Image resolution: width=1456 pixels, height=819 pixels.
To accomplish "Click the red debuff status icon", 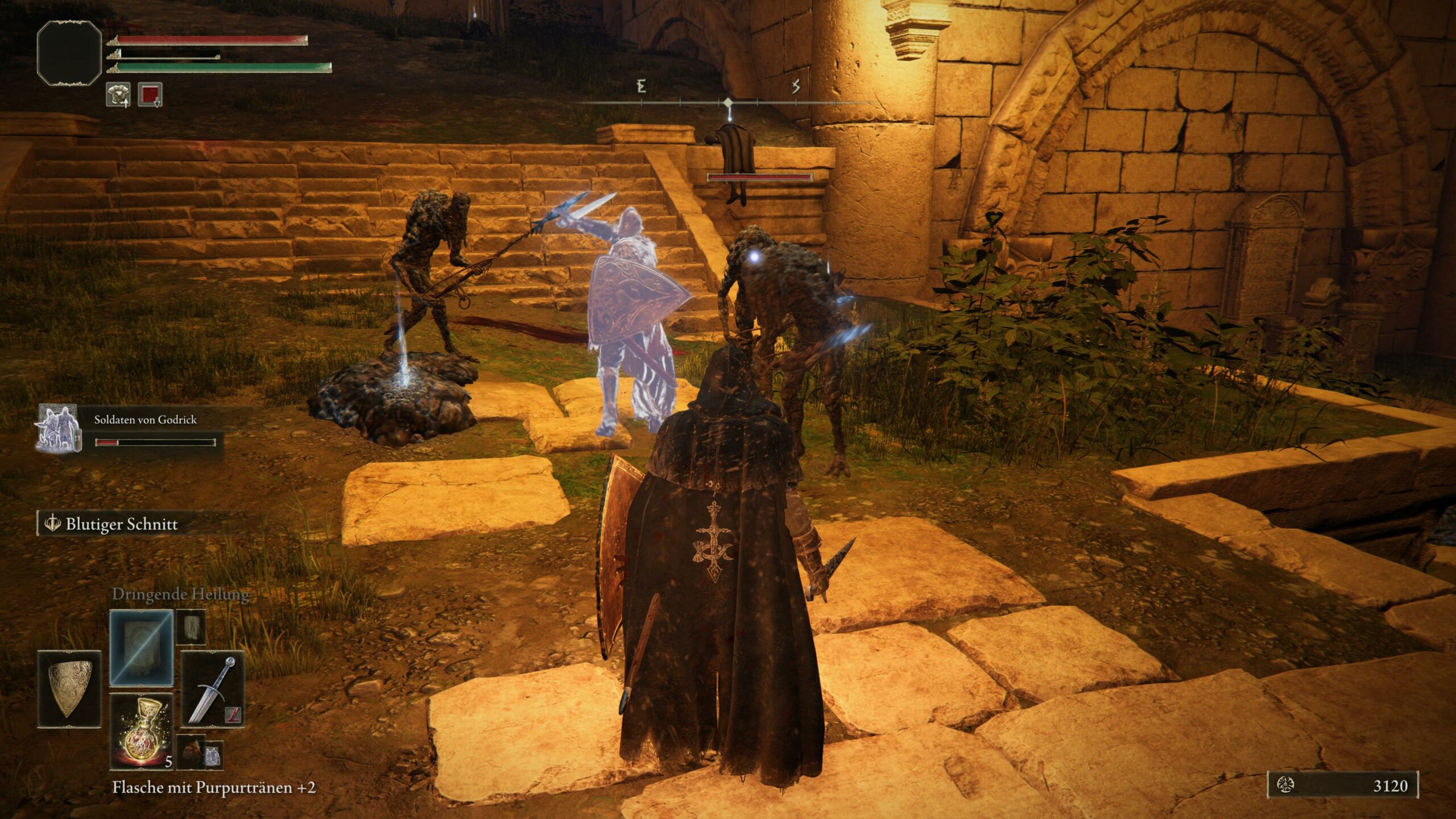I will [x=150, y=94].
